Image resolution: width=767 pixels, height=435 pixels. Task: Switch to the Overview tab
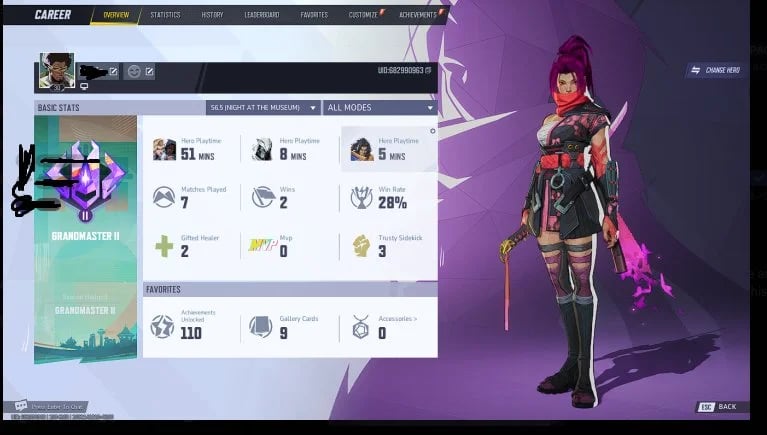click(x=115, y=15)
